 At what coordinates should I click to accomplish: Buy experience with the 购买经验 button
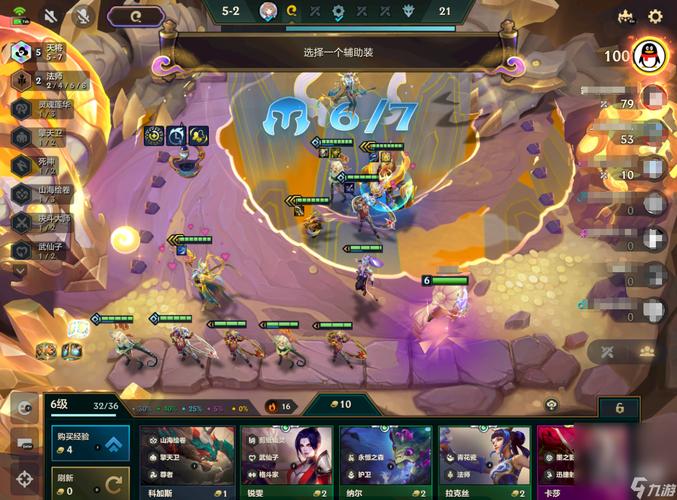pyautogui.click(x=89, y=444)
